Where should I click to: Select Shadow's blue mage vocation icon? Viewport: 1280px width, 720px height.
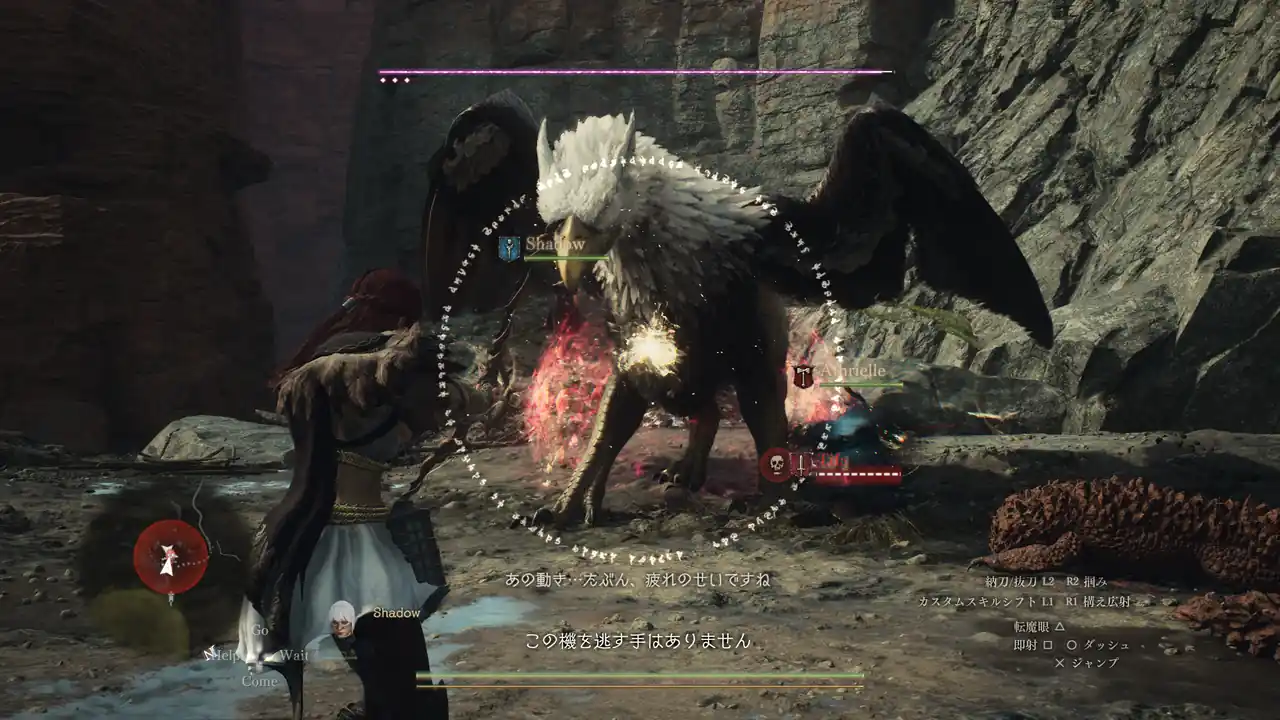pos(510,248)
